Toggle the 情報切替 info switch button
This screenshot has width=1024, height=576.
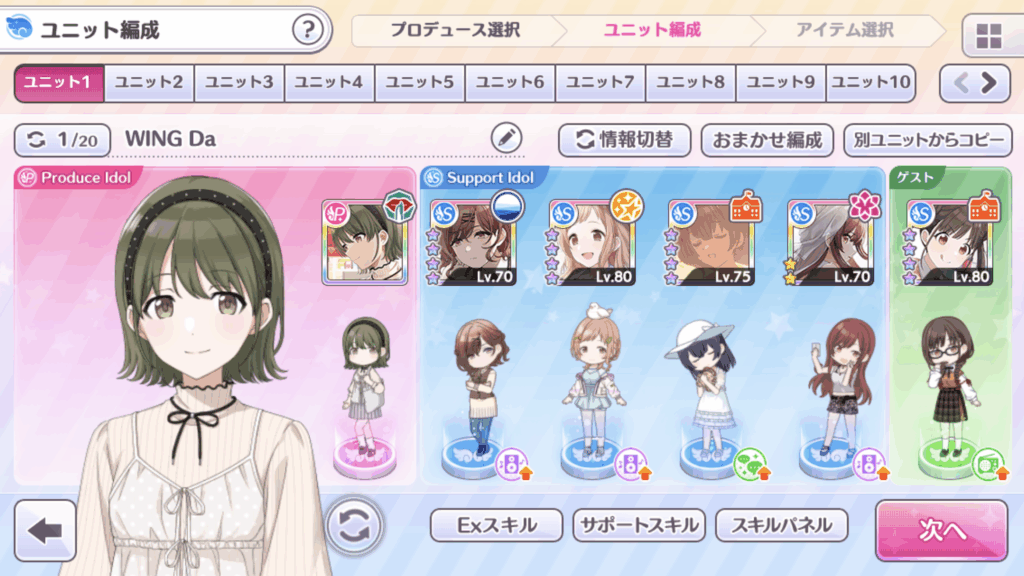[625, 140]
